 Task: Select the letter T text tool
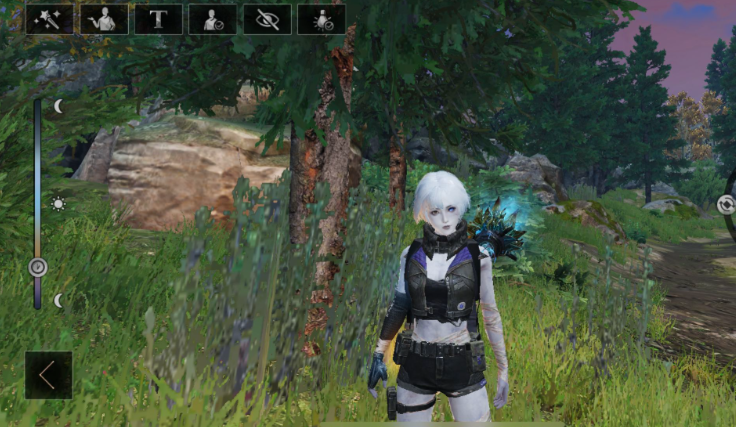(158, 19)
